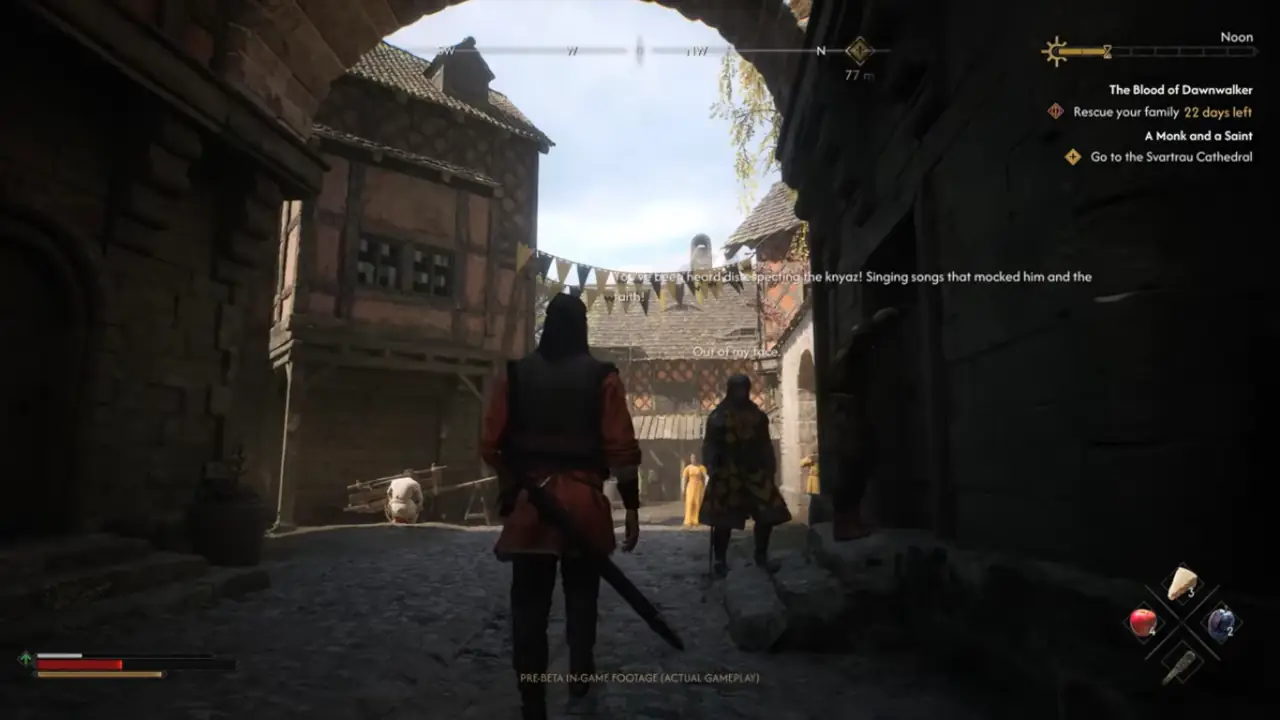Viewport: 1280px width, 720px height.
Task: Expand the Noon time-of-day indicator
Action: (x=1237, y=37)
